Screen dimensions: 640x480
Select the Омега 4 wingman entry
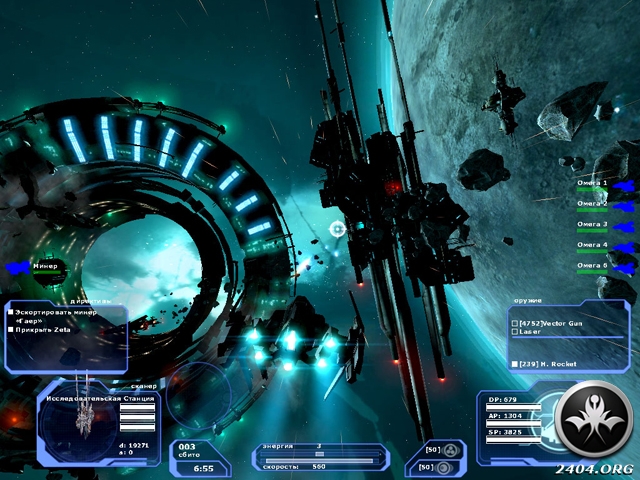pyautogui.click(x=592, y=245)
